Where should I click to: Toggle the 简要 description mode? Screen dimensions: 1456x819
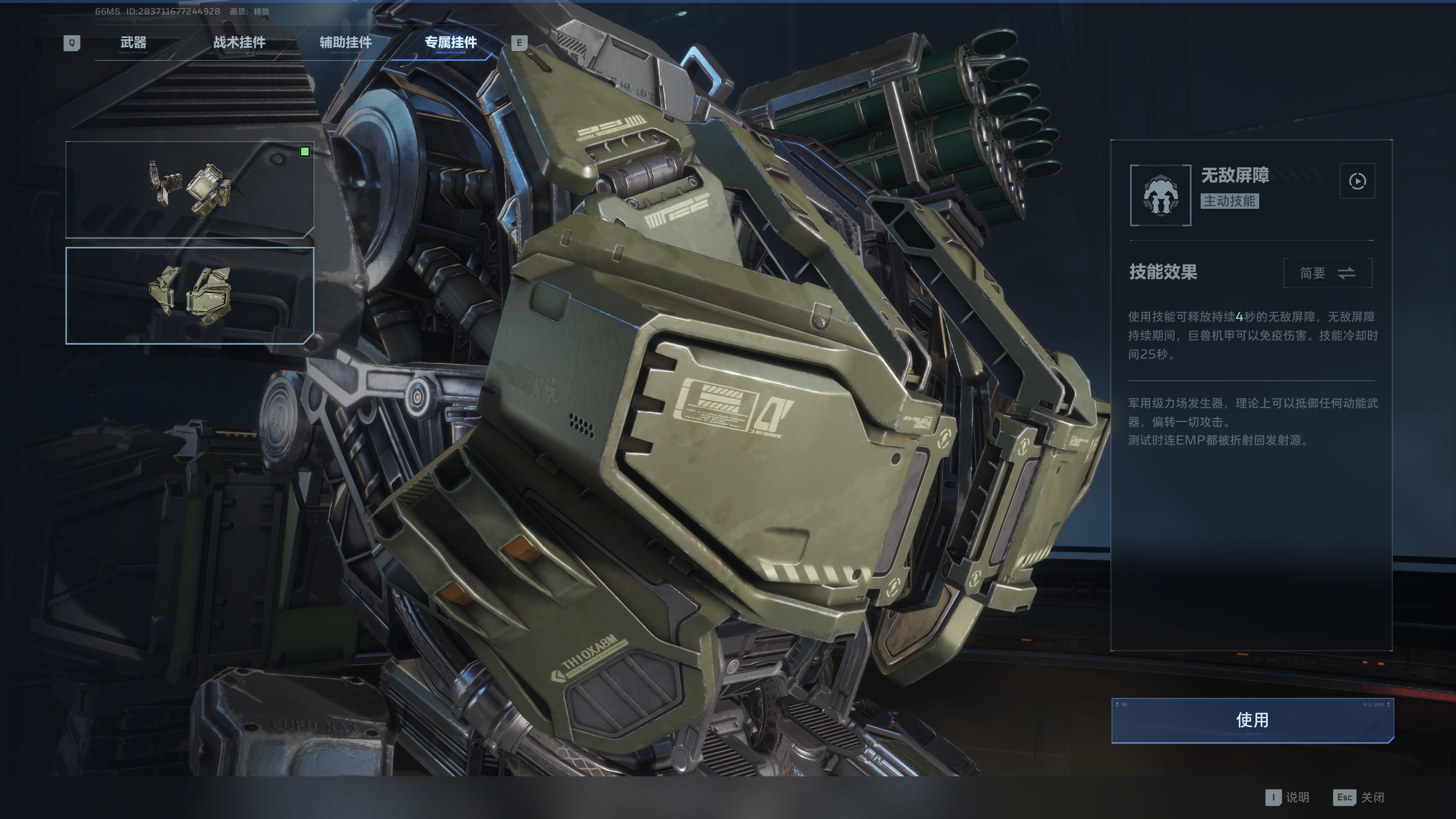point(1327,274)
